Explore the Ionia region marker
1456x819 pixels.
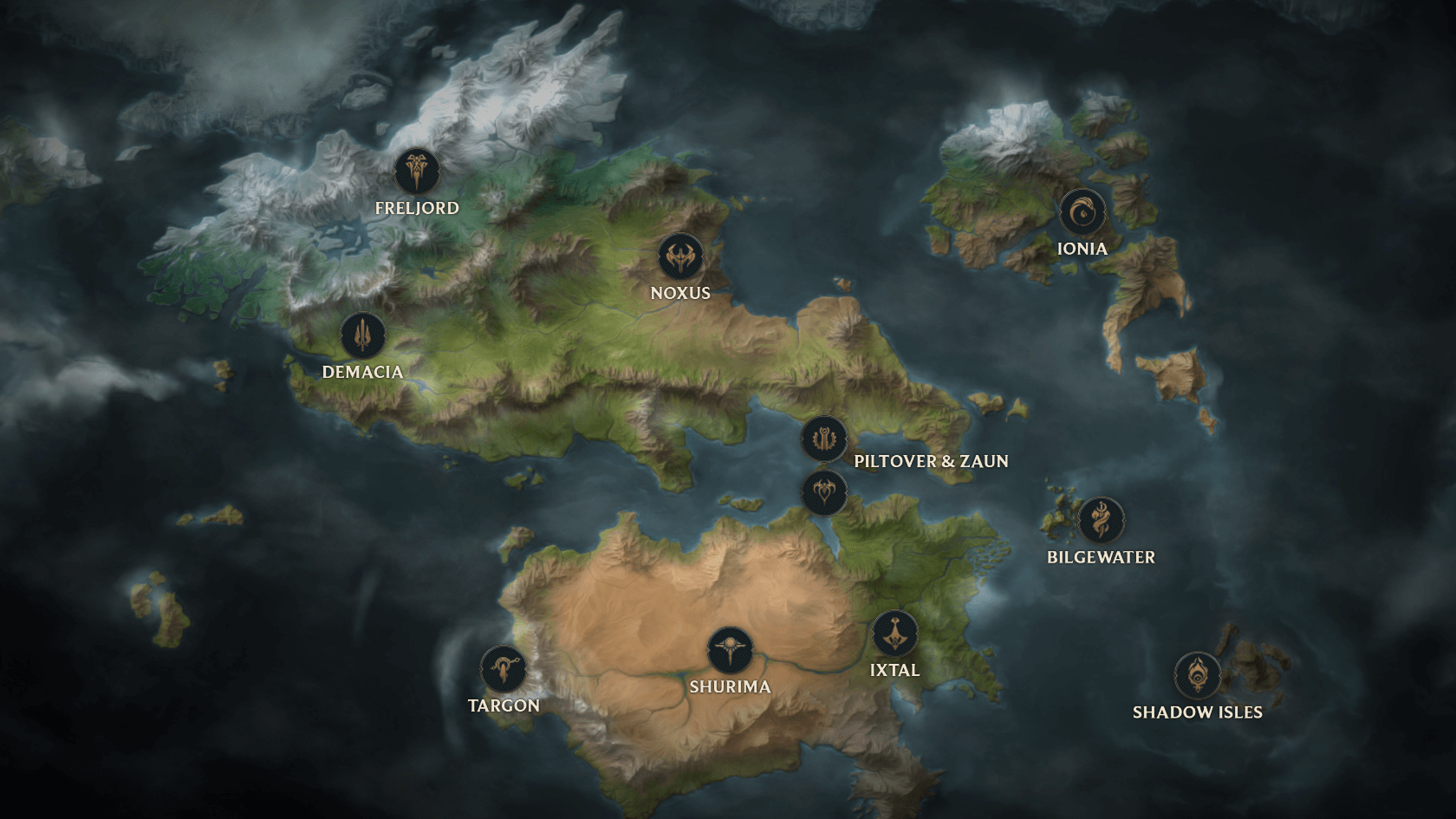1082,212
